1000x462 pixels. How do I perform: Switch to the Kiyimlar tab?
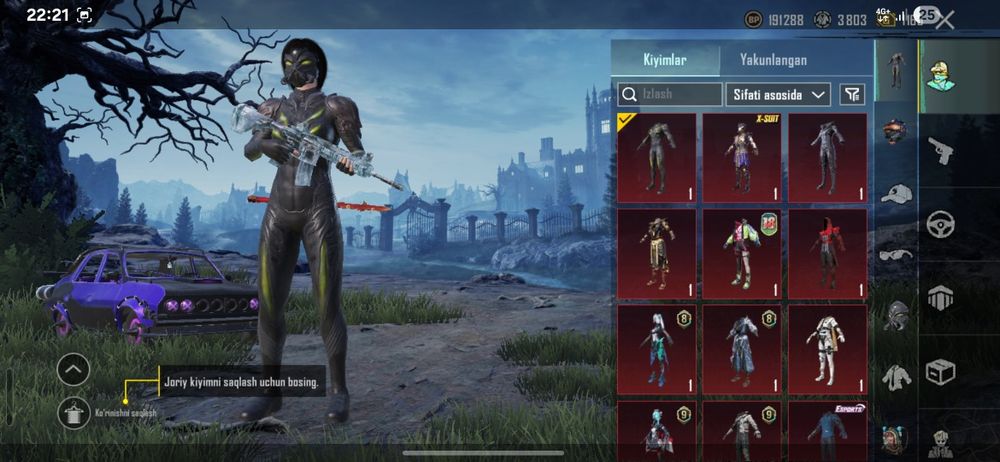(665, 60)
